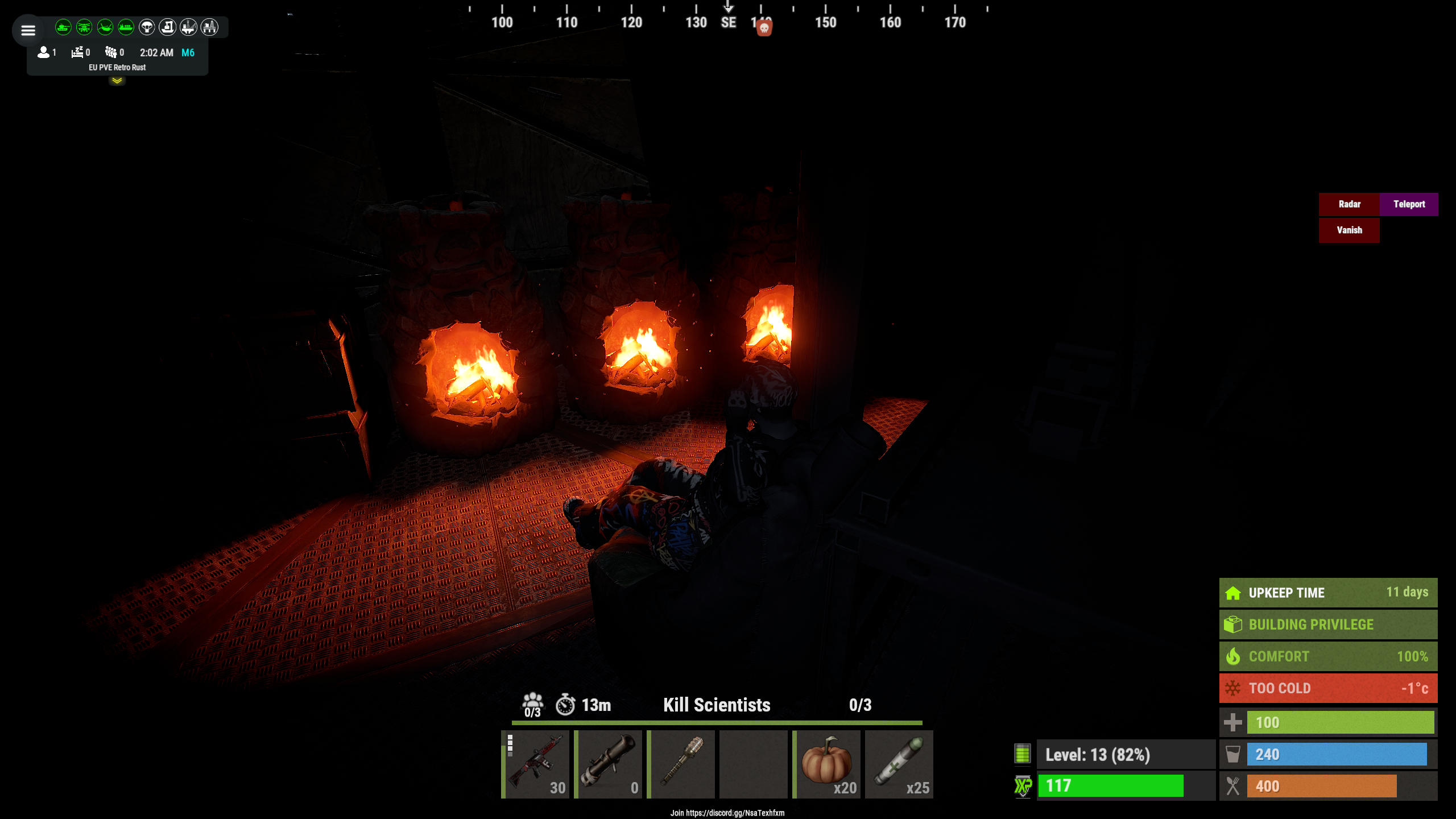Use the Teleport button
The width and height of the screenshot is (1456, 819).
(1409, 204)
